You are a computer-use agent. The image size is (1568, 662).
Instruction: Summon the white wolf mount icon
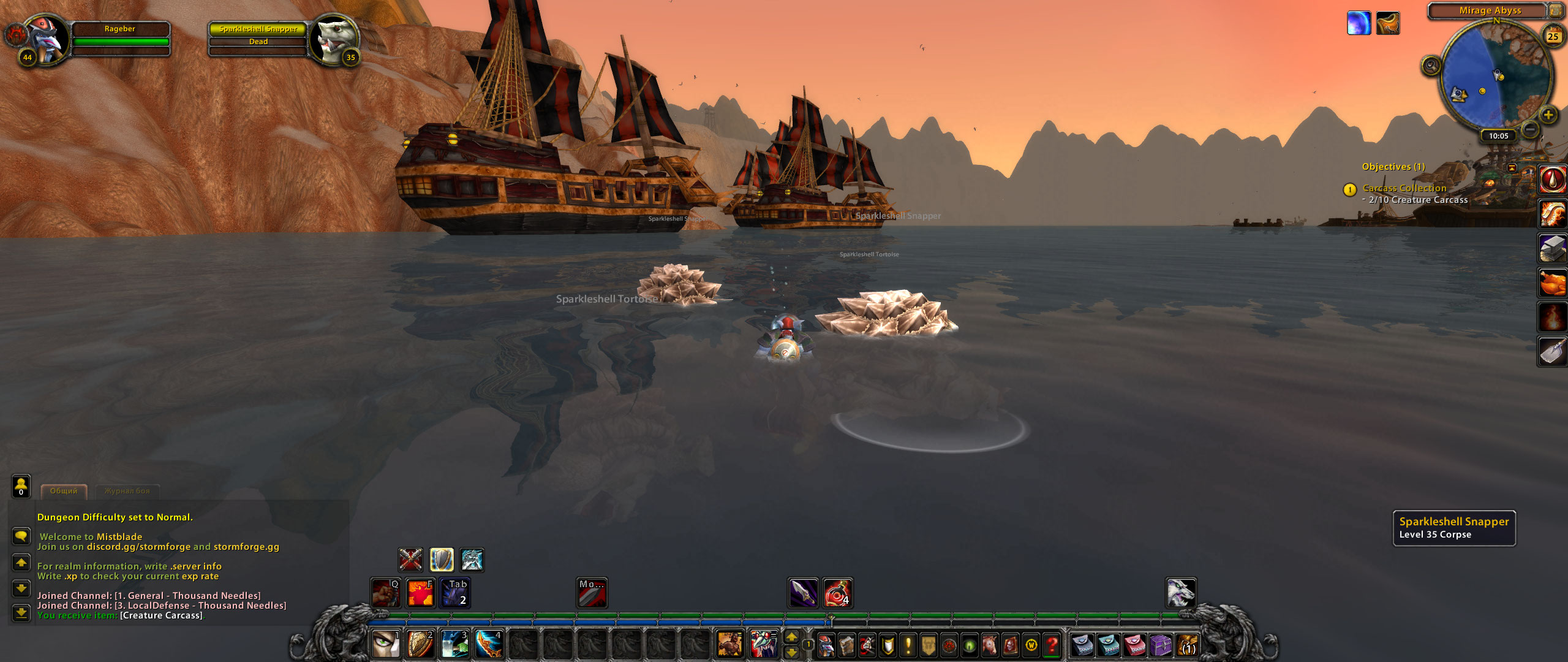(x=1180, y=593)
